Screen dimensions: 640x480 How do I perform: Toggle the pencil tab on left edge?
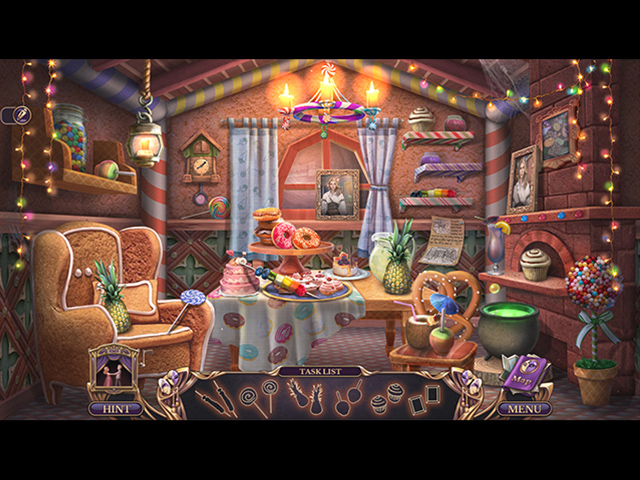(x=20, y=116)
